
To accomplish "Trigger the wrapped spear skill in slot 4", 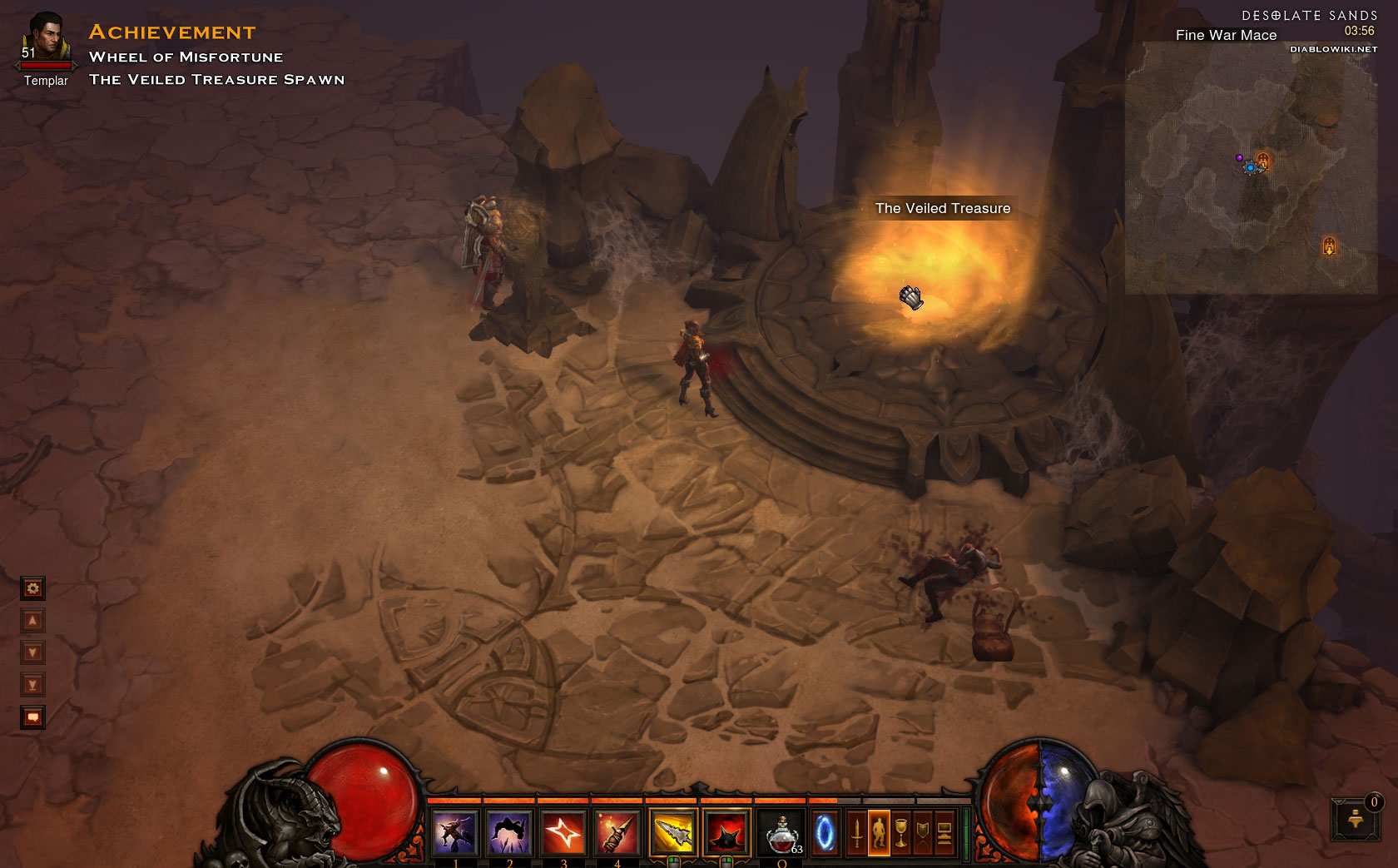I will pos(616,832).
